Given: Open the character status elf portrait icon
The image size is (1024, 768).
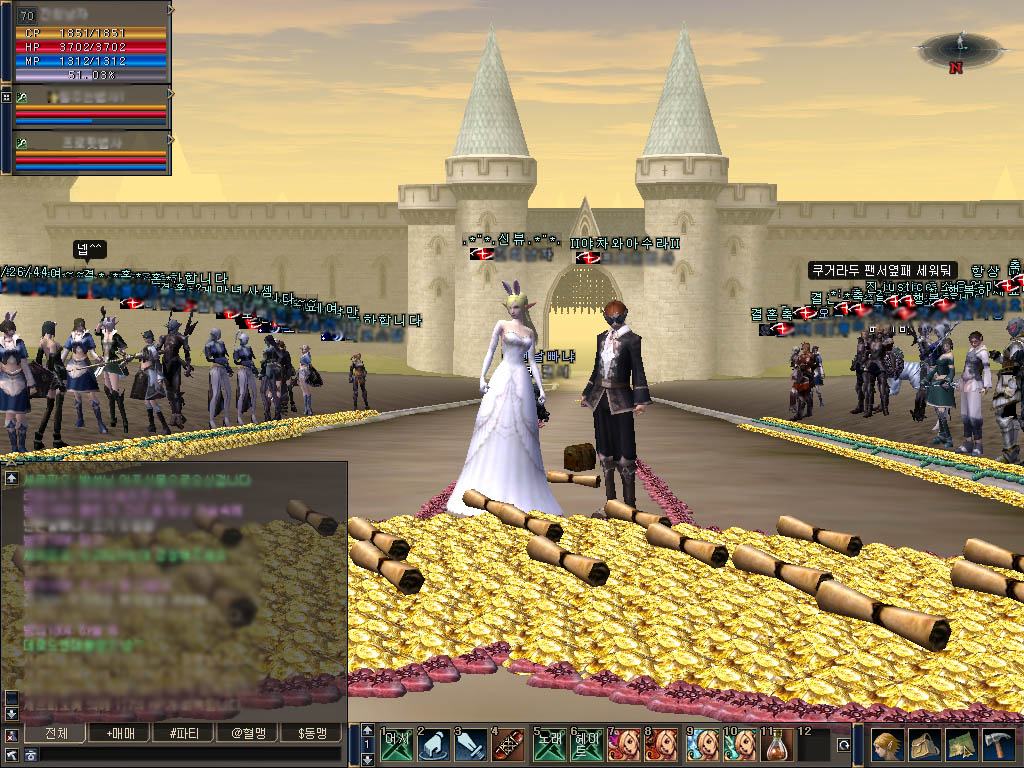Looking at the screenshot, I should click(x=886, y=745).
